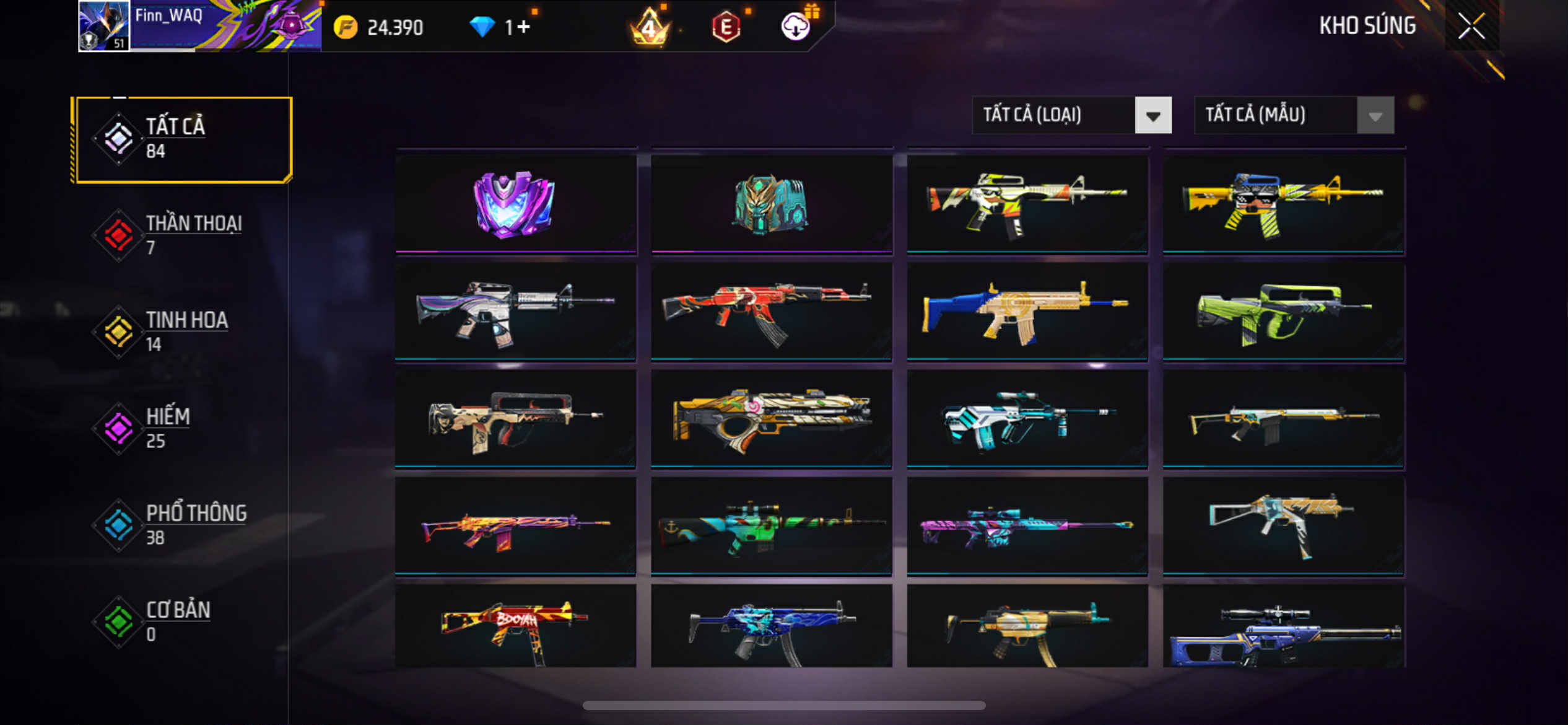The width and height of the screenshot is (1568, 725).
Task: Expand the Tất Cả (Mẫu) dropdown
Action: [1293, 115]
